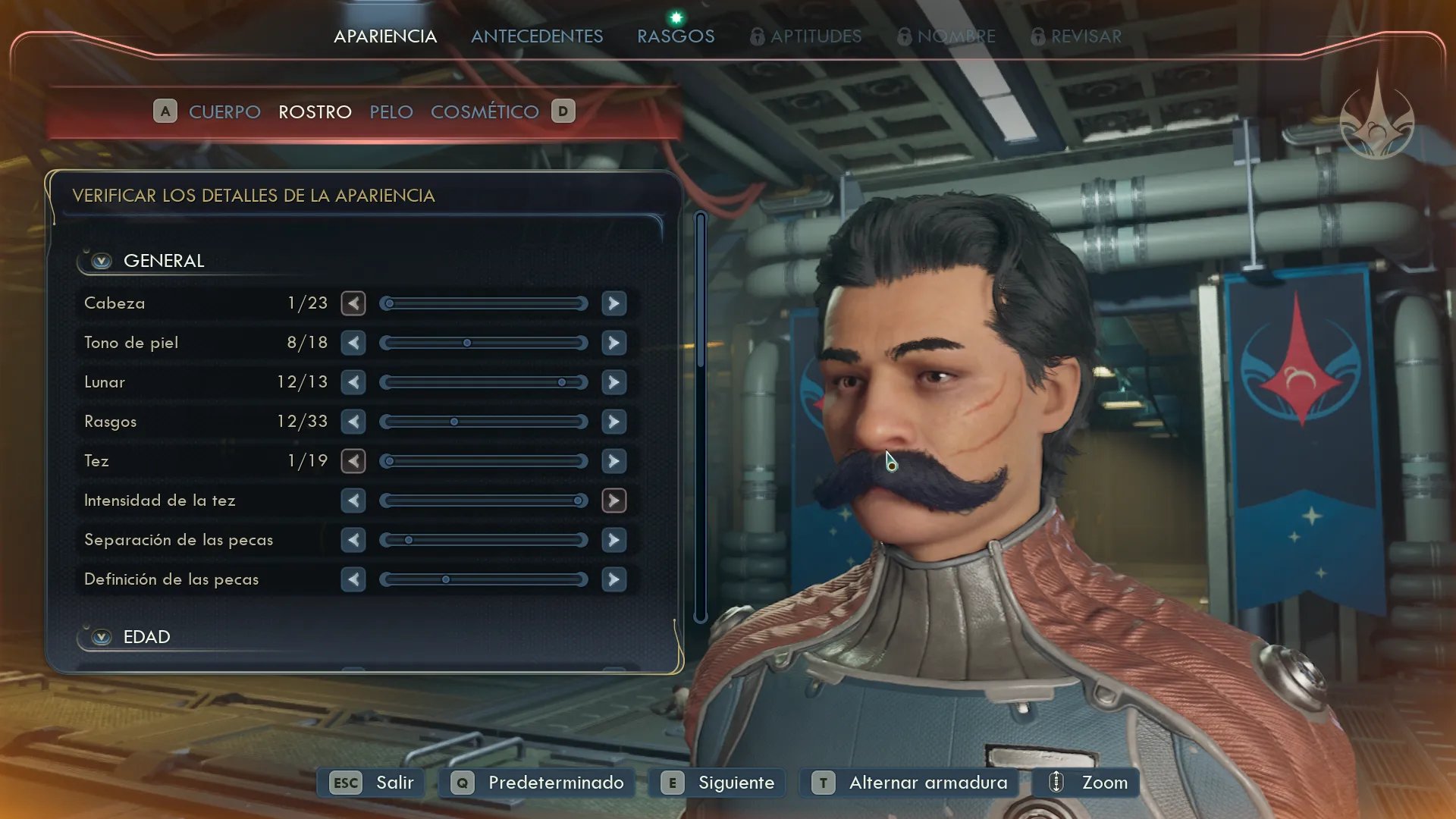Open the Rasgos tab
Image resolution: width=1456 pixels, height=819 pixels.
[x=676, y=36]
